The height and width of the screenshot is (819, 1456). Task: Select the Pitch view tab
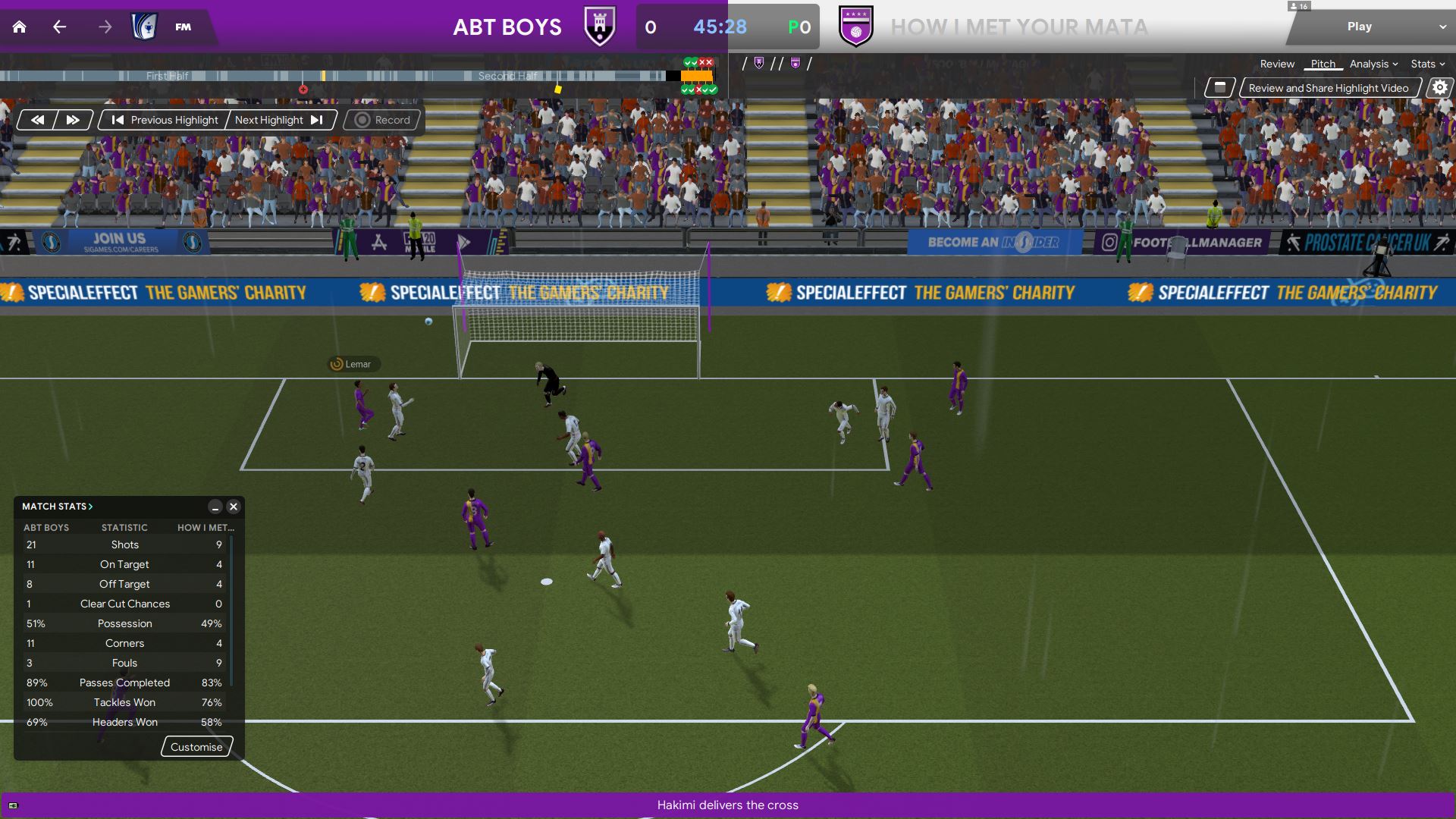point(1323,64)
